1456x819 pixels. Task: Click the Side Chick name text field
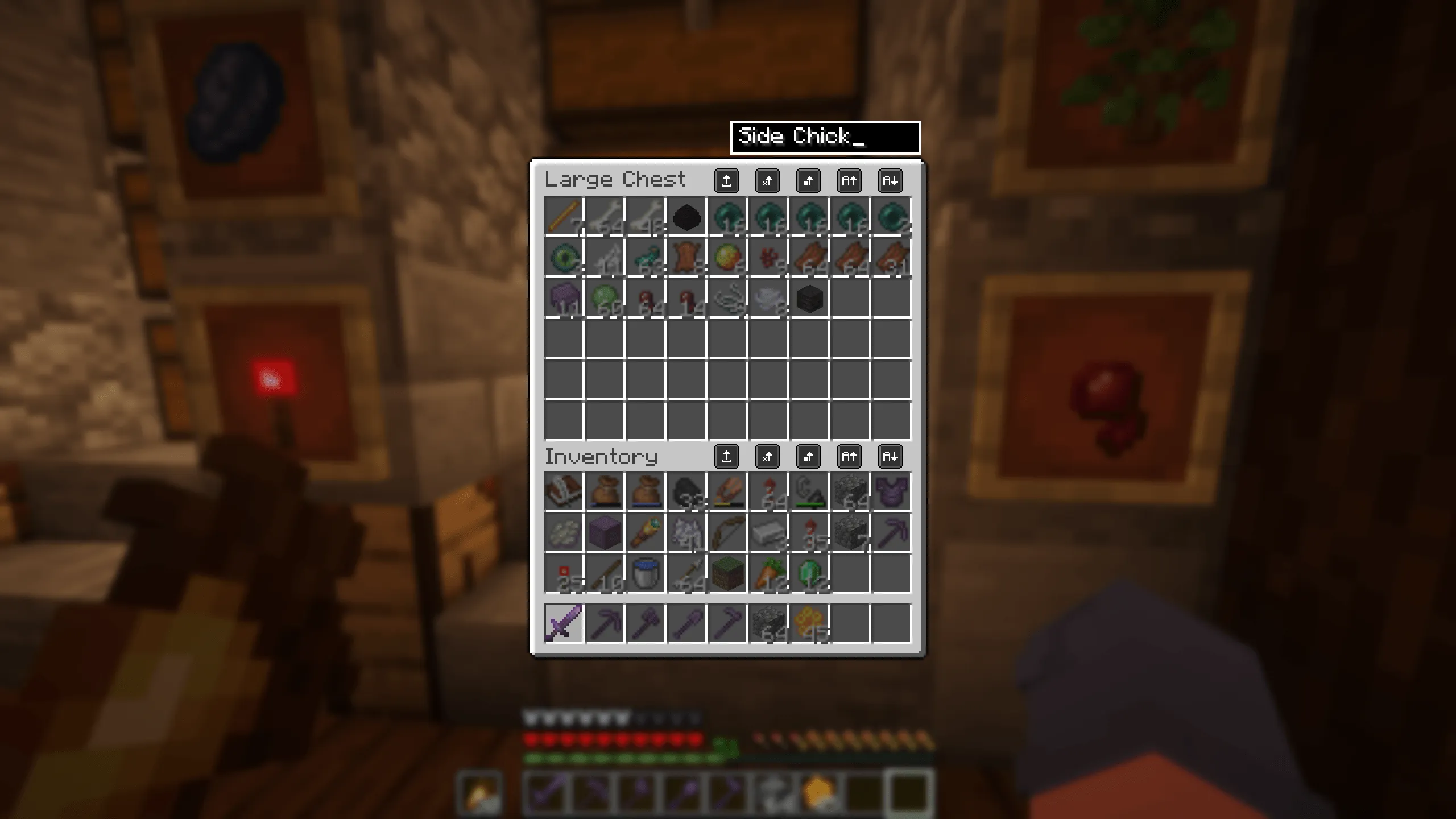click(825, 135)
